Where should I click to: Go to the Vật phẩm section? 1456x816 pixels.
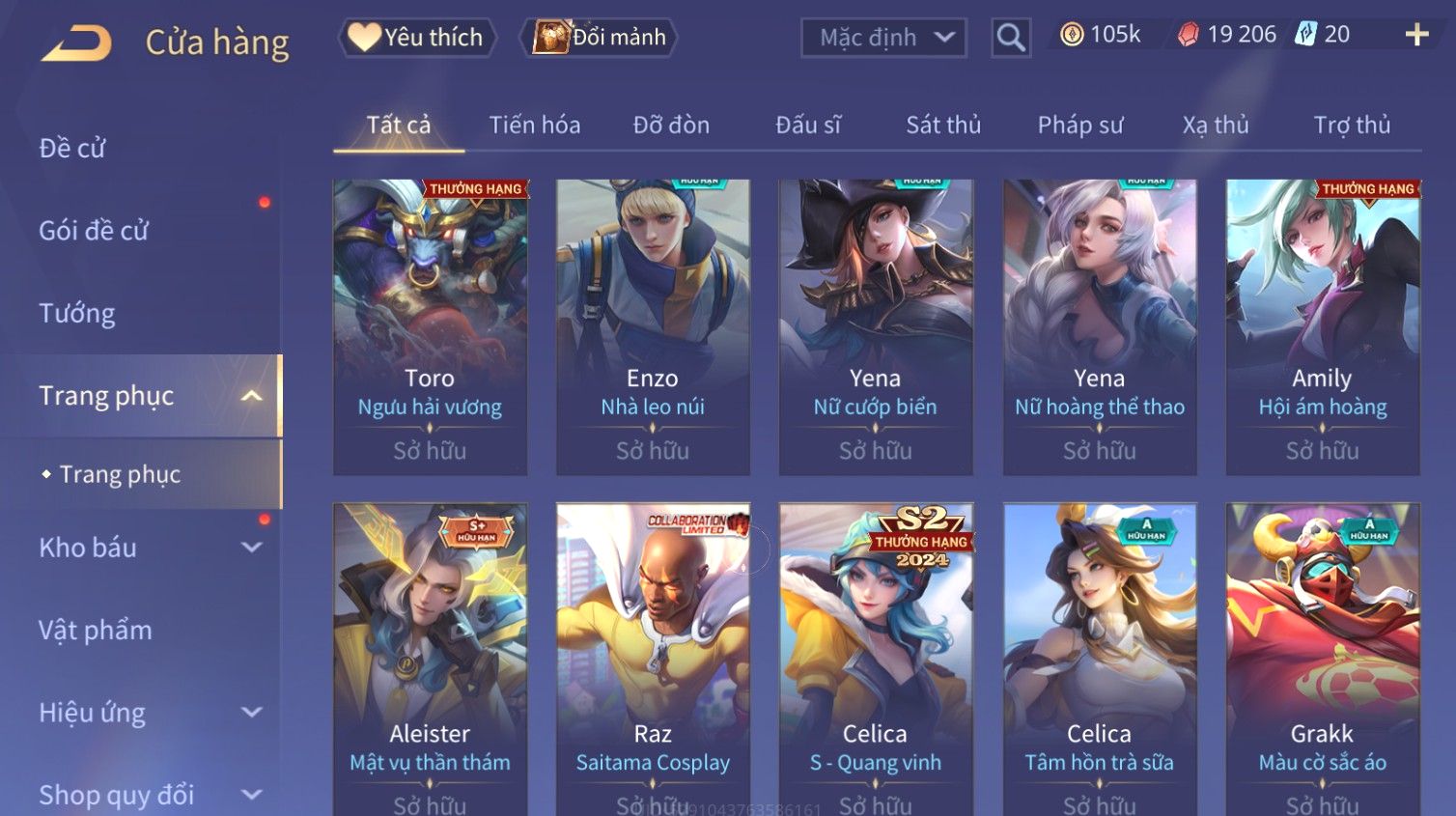(x=96, y=631)
